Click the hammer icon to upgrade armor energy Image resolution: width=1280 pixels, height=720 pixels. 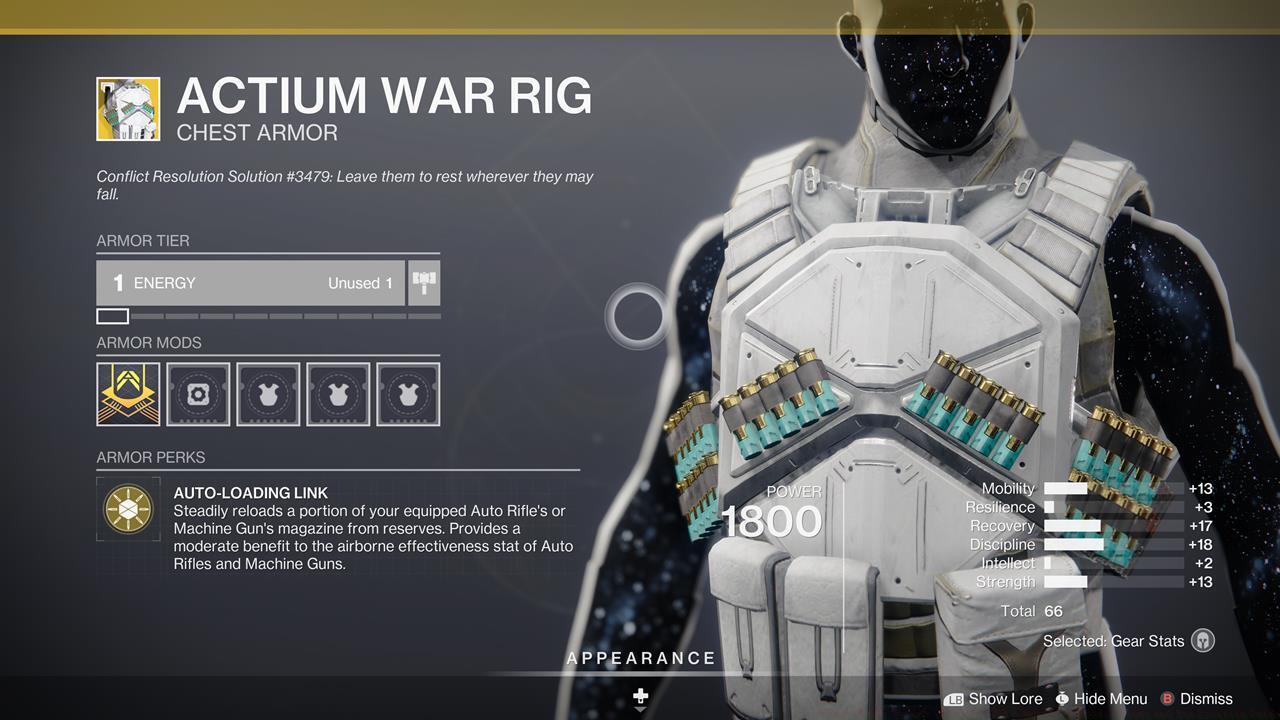(x=425, y=283)
